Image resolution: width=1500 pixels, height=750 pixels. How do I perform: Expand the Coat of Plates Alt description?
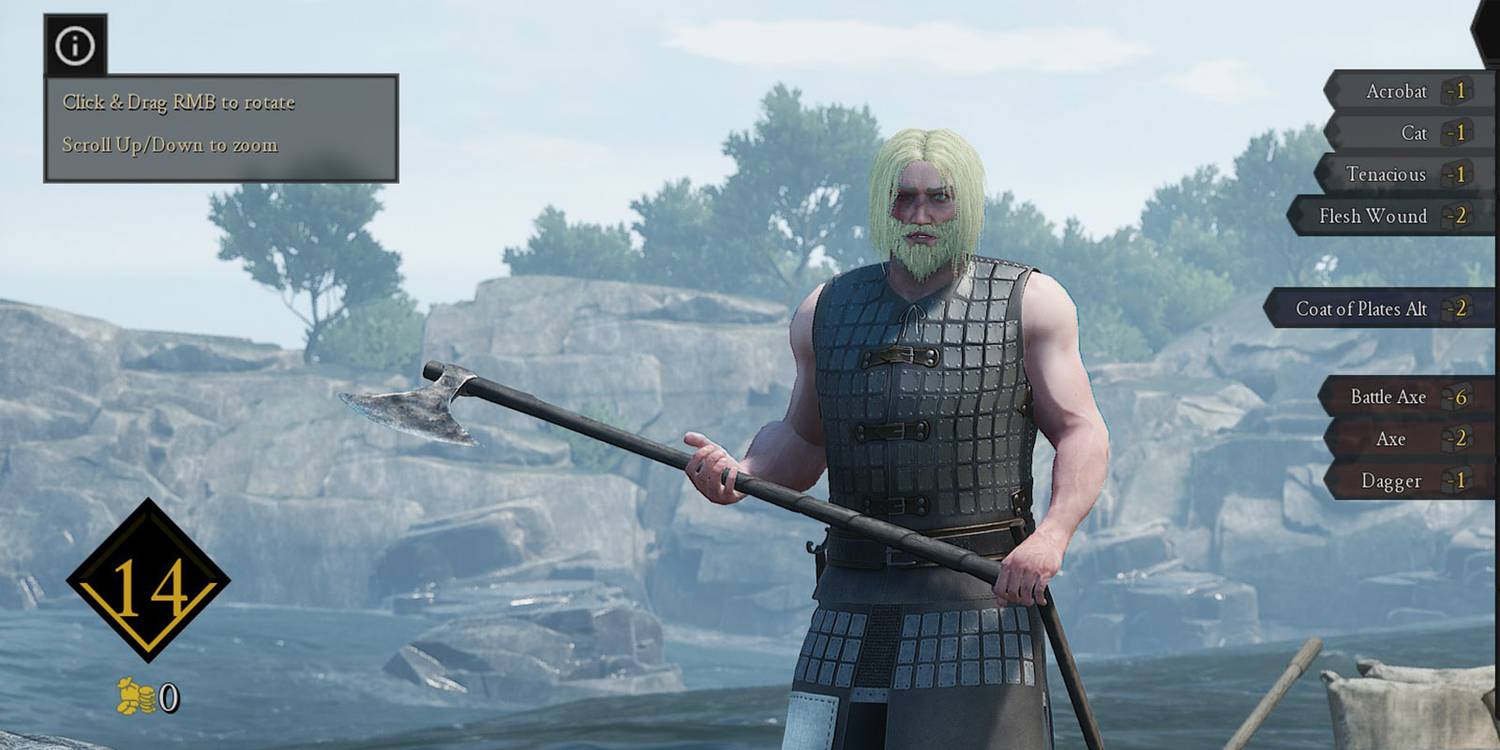1372,310
